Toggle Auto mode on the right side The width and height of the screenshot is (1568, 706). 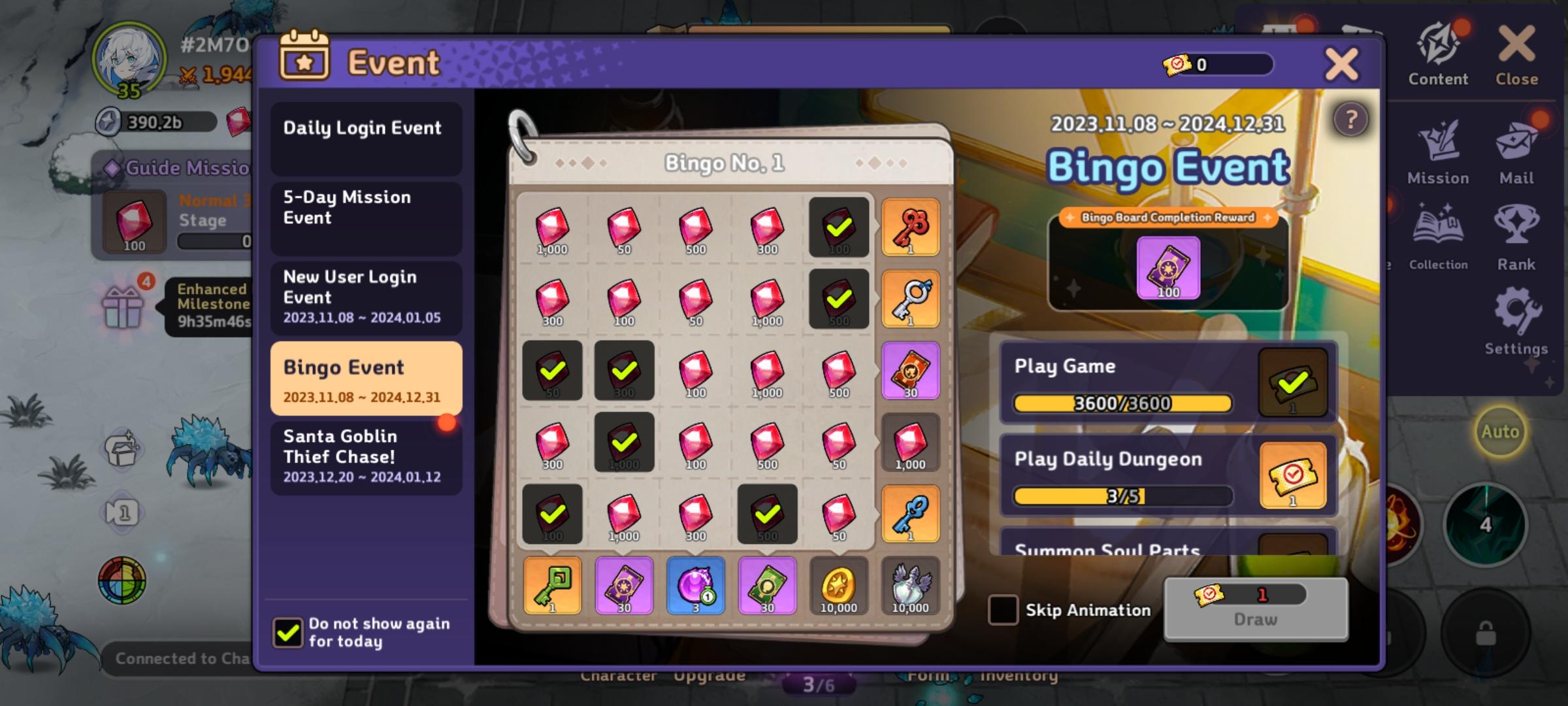tap(1499, 431)
